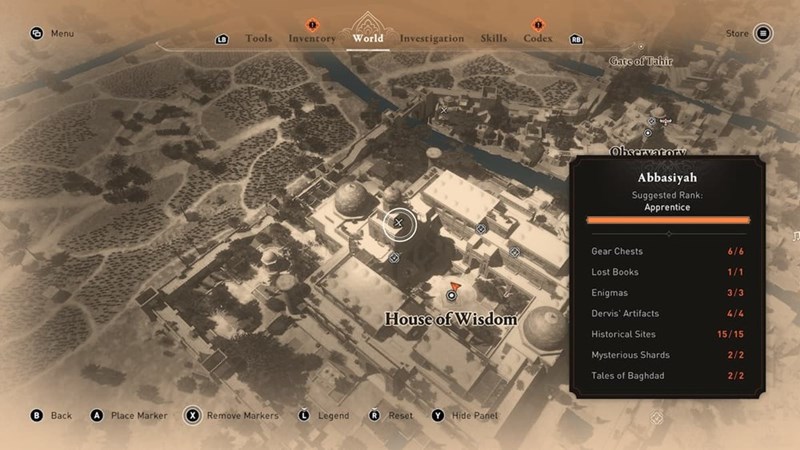Switch to the Tools tab
This screenshot has height=450, width=800.
(258, 38)
